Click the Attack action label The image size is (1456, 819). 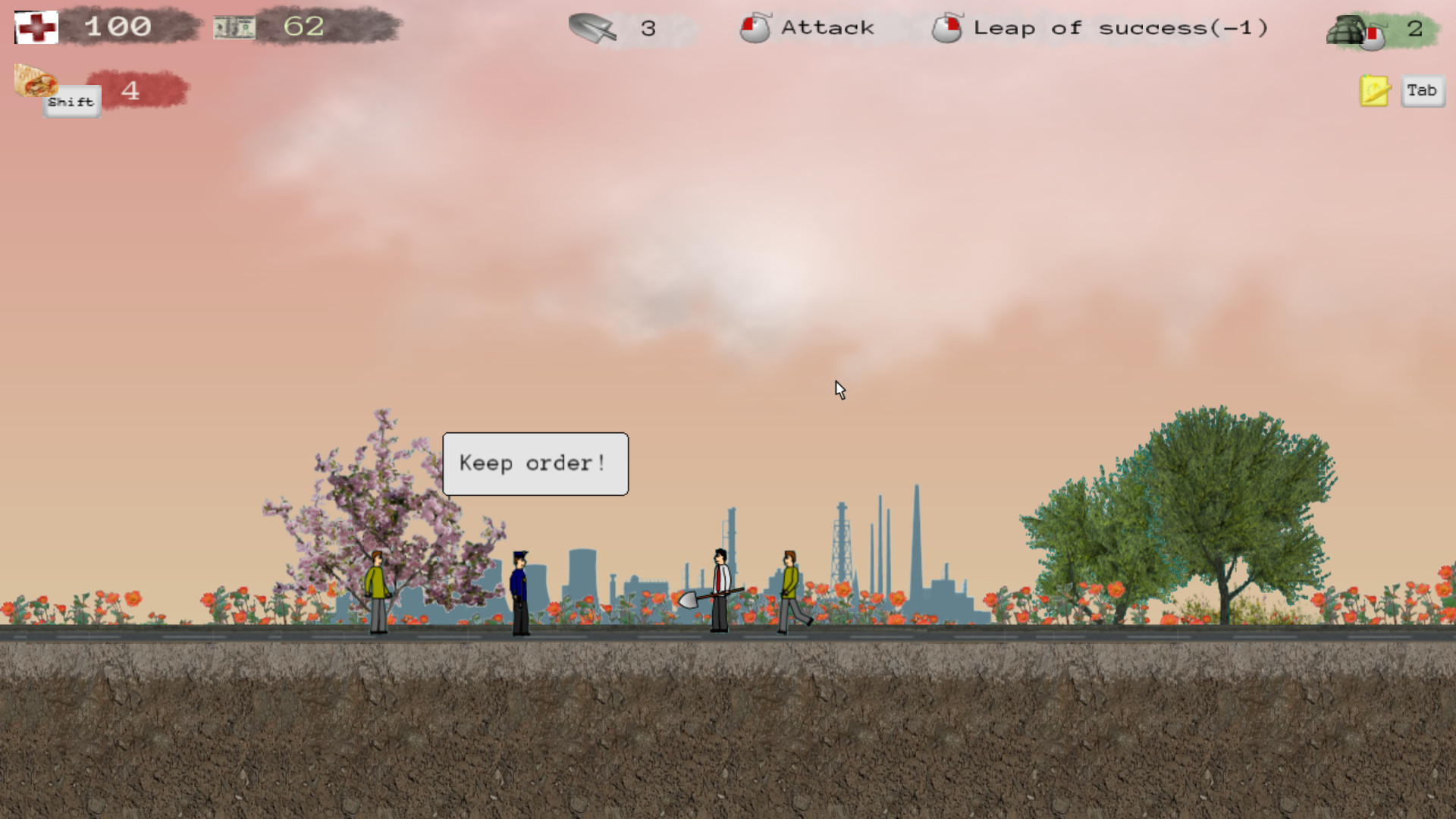tap(827, 27)
